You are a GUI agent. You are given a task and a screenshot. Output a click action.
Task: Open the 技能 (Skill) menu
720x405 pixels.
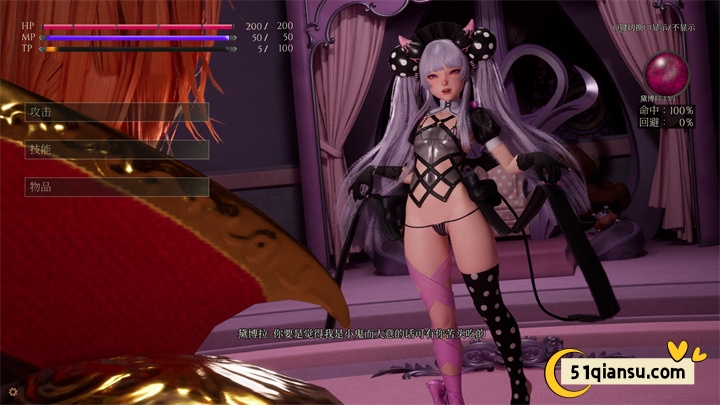[116, 149]
